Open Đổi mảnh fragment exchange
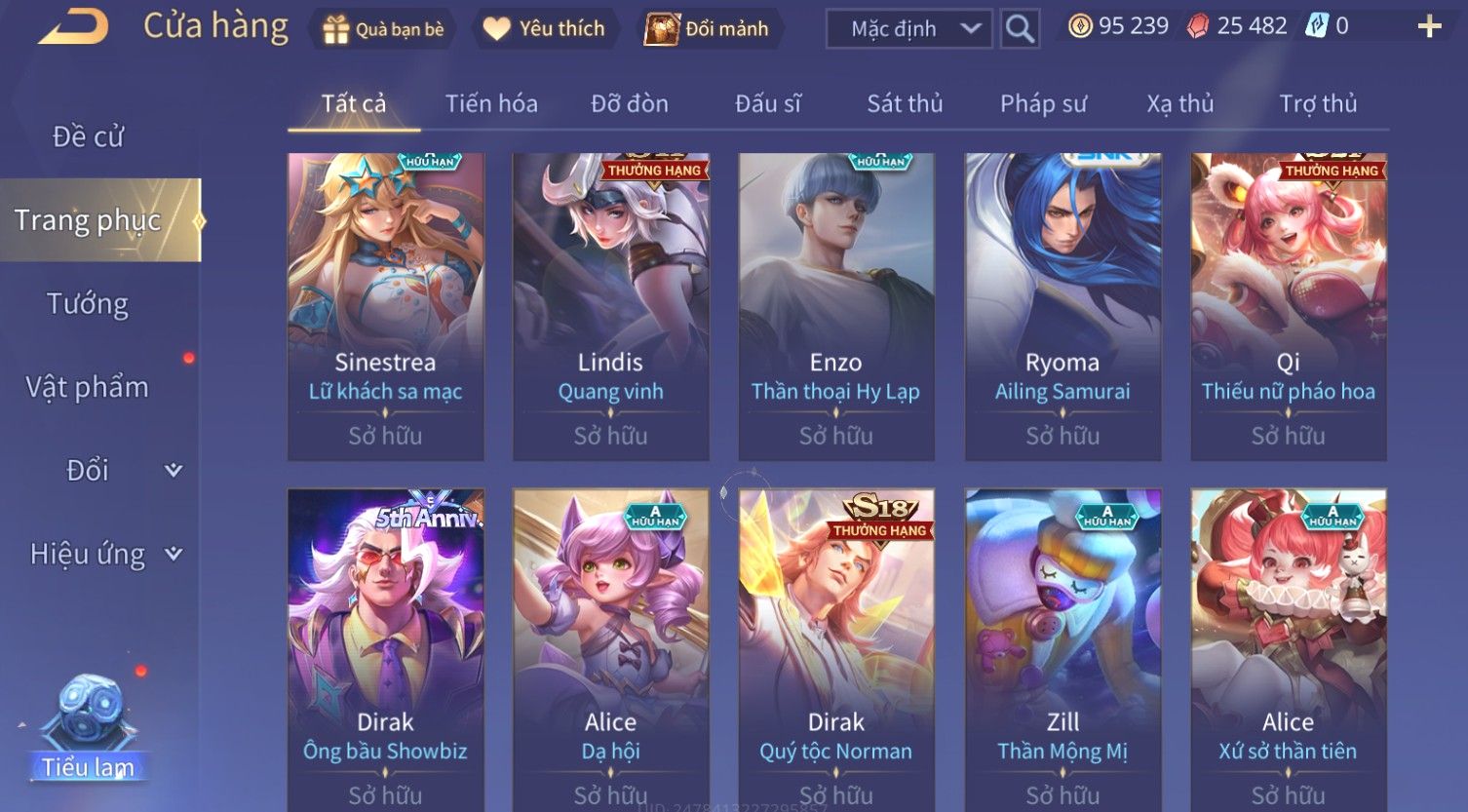Image resolution: width=1468 pixels, height=812 pixels. coord(708,29)
